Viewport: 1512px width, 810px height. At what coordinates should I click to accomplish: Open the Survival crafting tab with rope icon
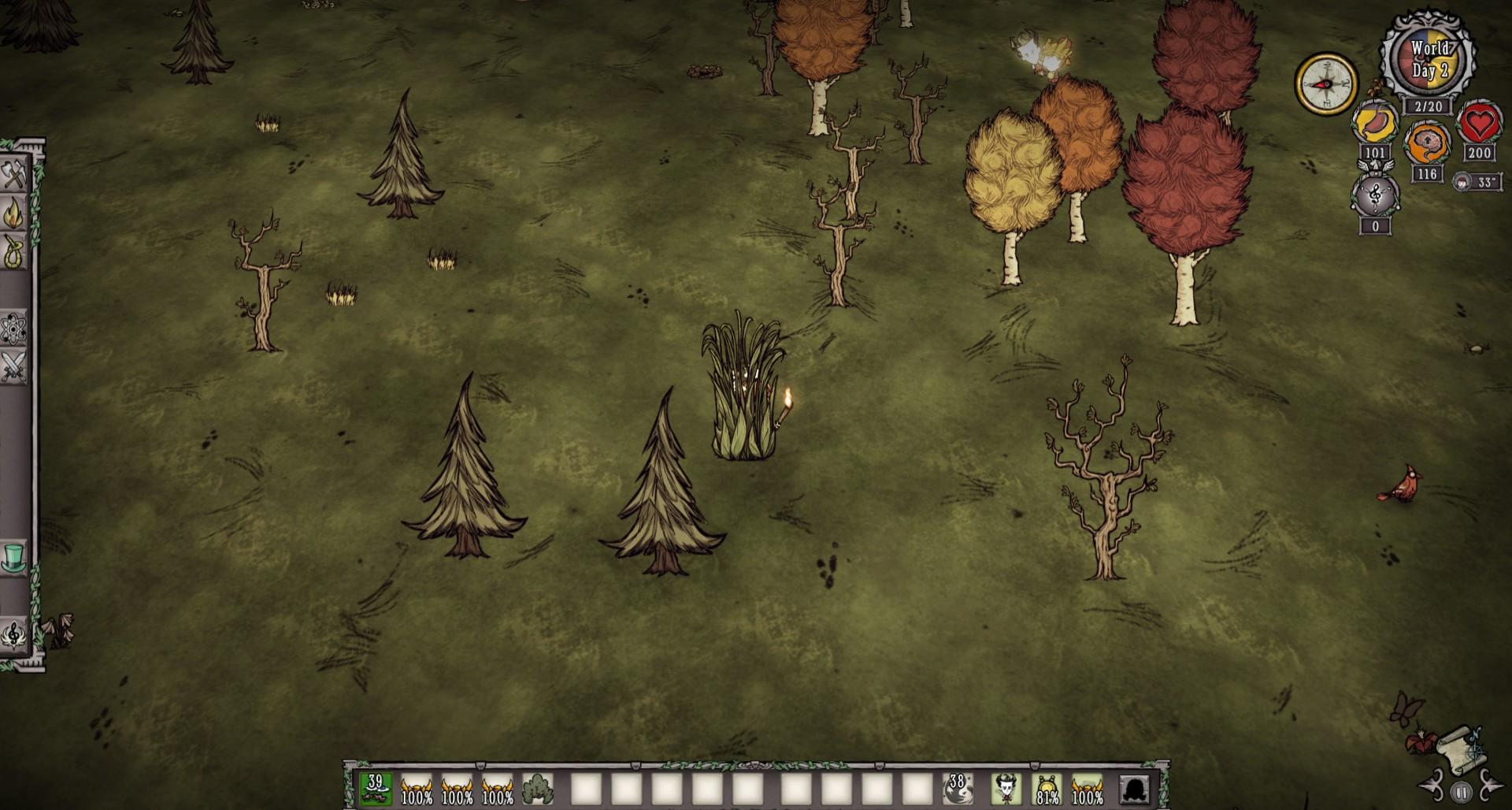13,252
